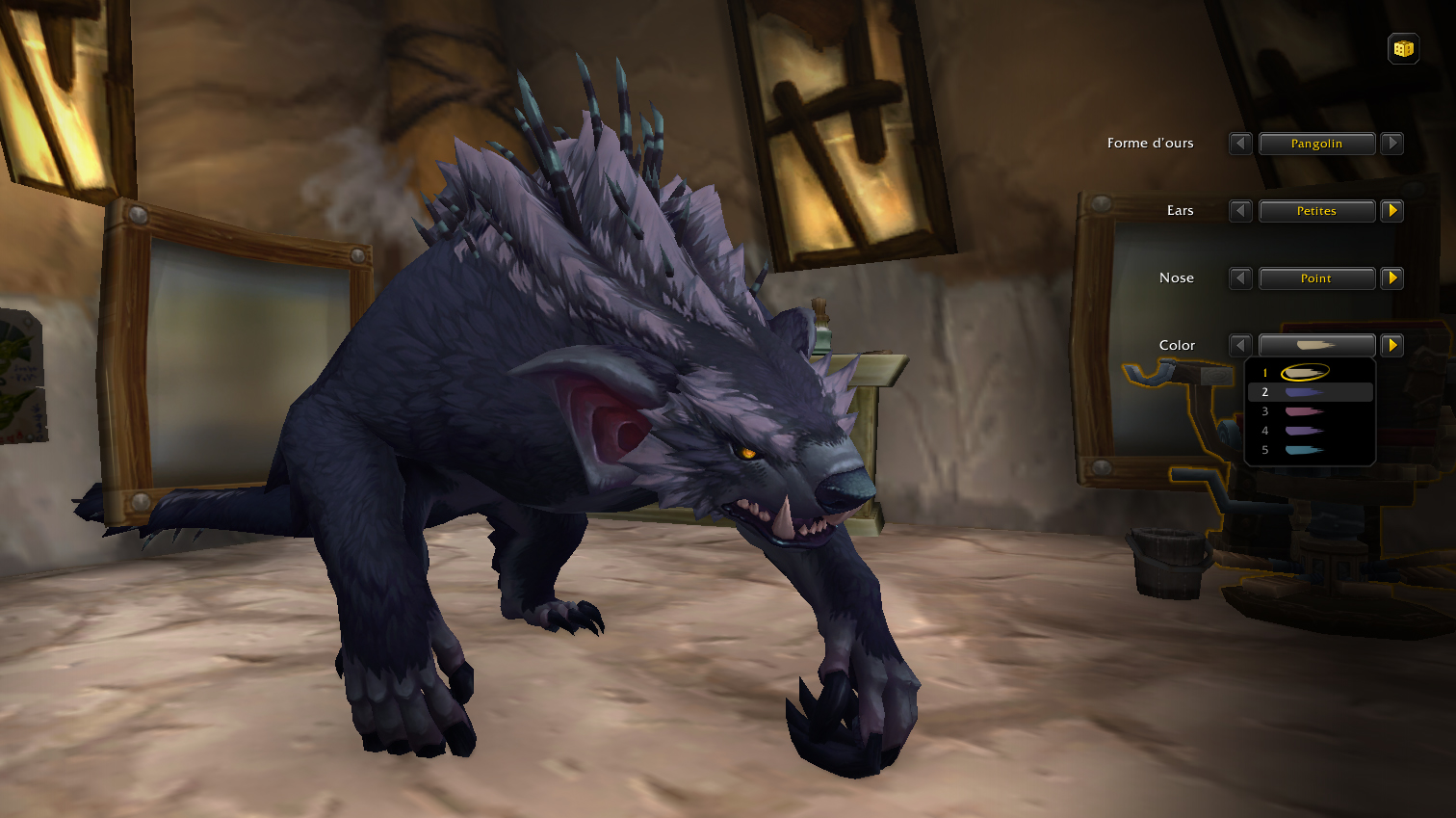Click the left arrow beside Nose
The image size is (1456, 818).
coord(1240,278)
